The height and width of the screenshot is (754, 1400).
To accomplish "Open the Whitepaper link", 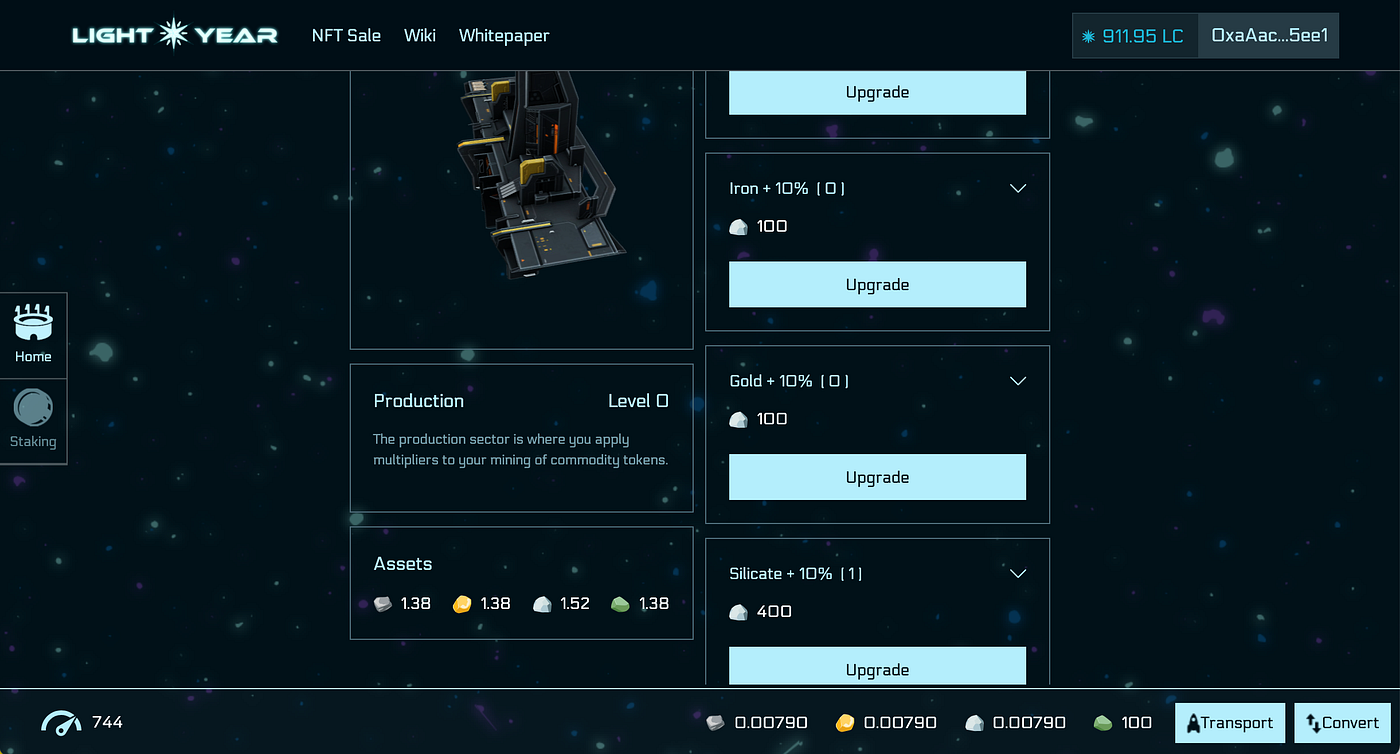I will click(504, 35).
